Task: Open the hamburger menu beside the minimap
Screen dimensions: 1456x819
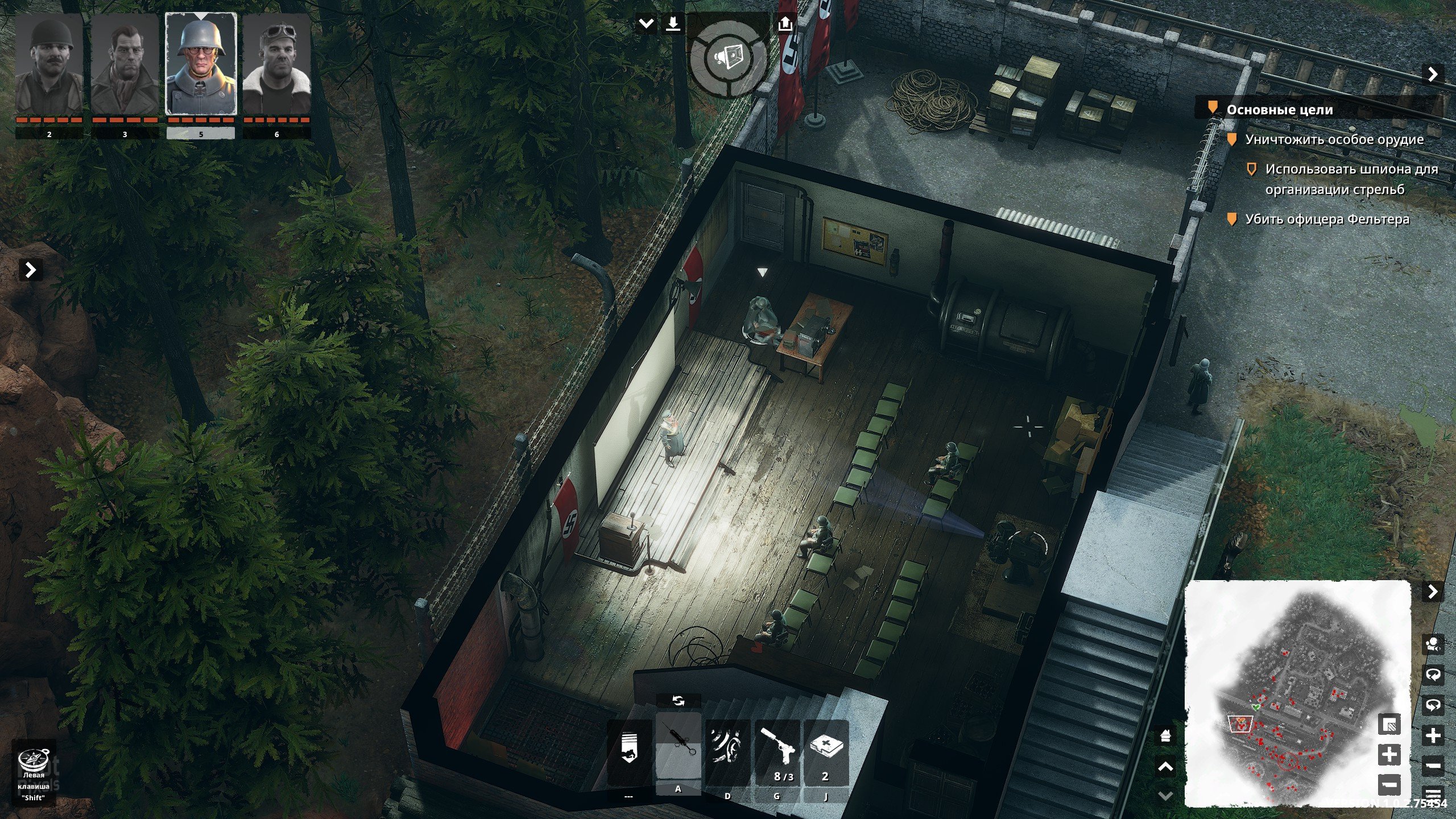Action: [1433, 794]
